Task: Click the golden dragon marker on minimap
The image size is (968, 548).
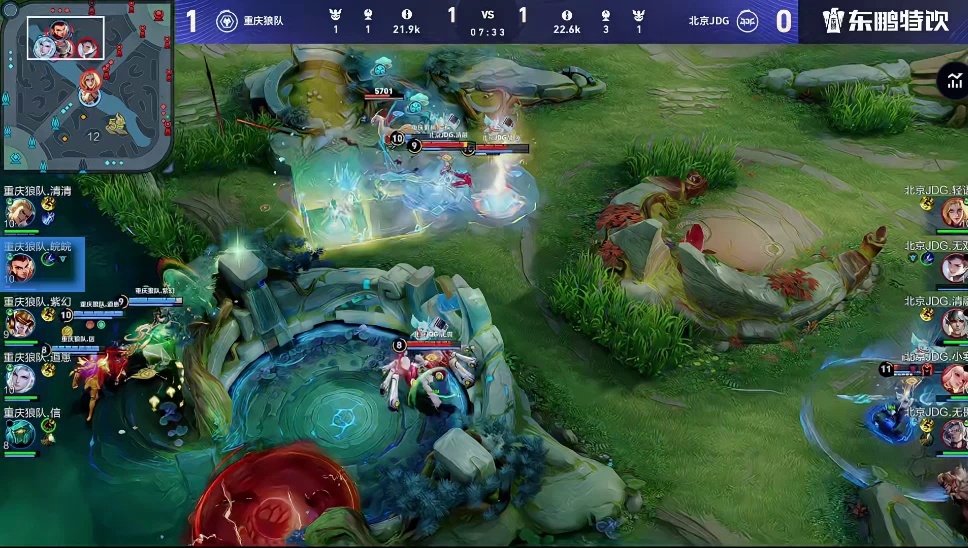Action: (x=118, y=122)
